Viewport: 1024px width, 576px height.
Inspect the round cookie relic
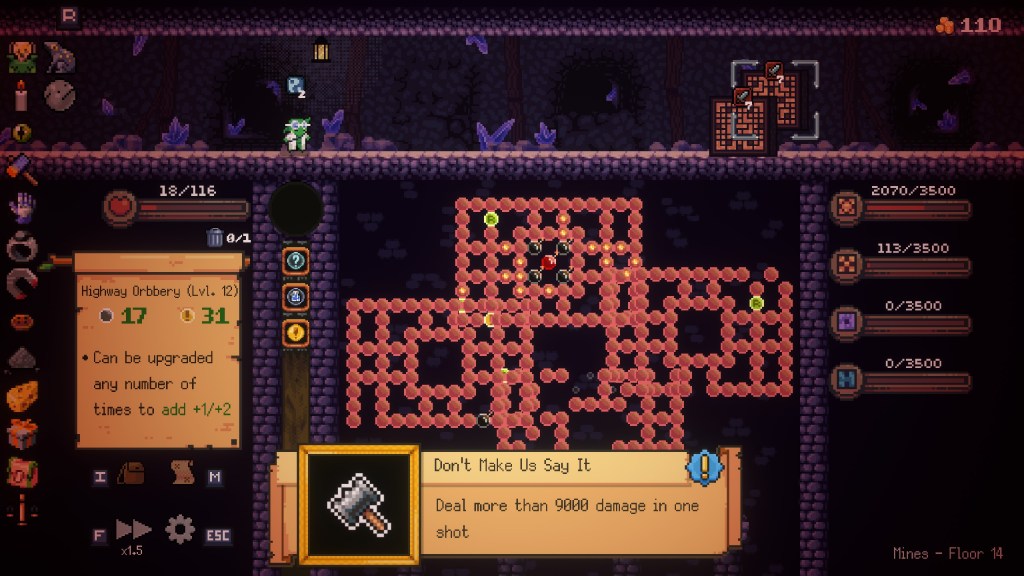(x=60, y=95)
